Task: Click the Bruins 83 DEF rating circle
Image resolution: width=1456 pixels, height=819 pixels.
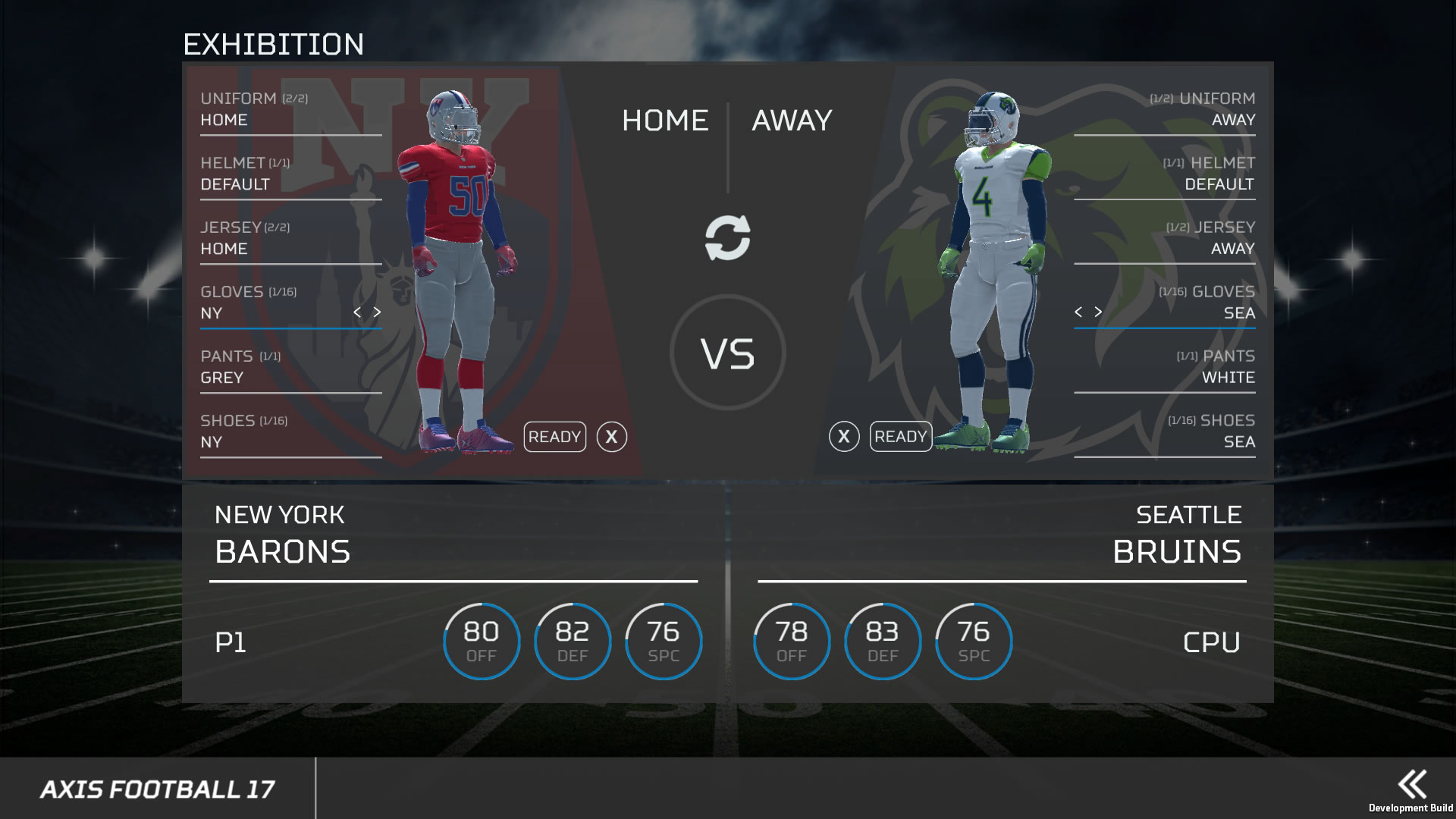Action: [882, 641]
